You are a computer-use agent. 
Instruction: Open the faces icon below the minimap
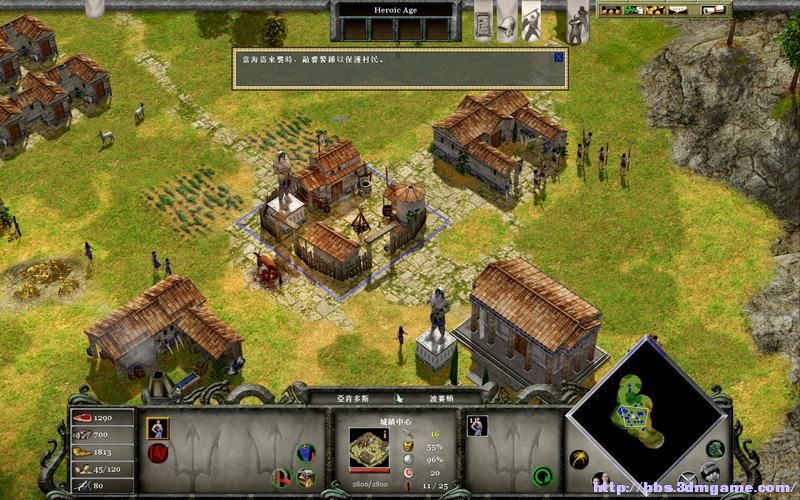[x=602, y=480]
